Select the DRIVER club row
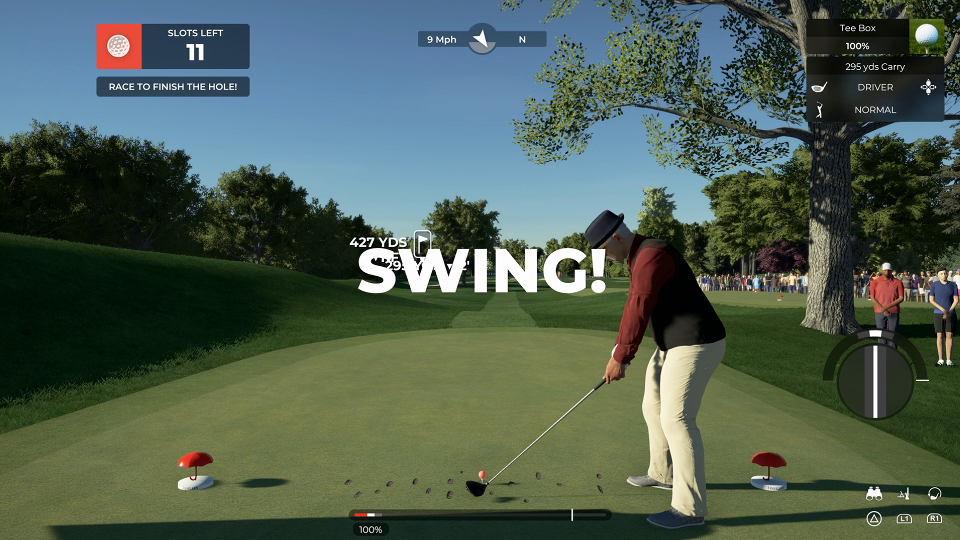This screenshot has height=540, width=960. click(x=875, y=87)
